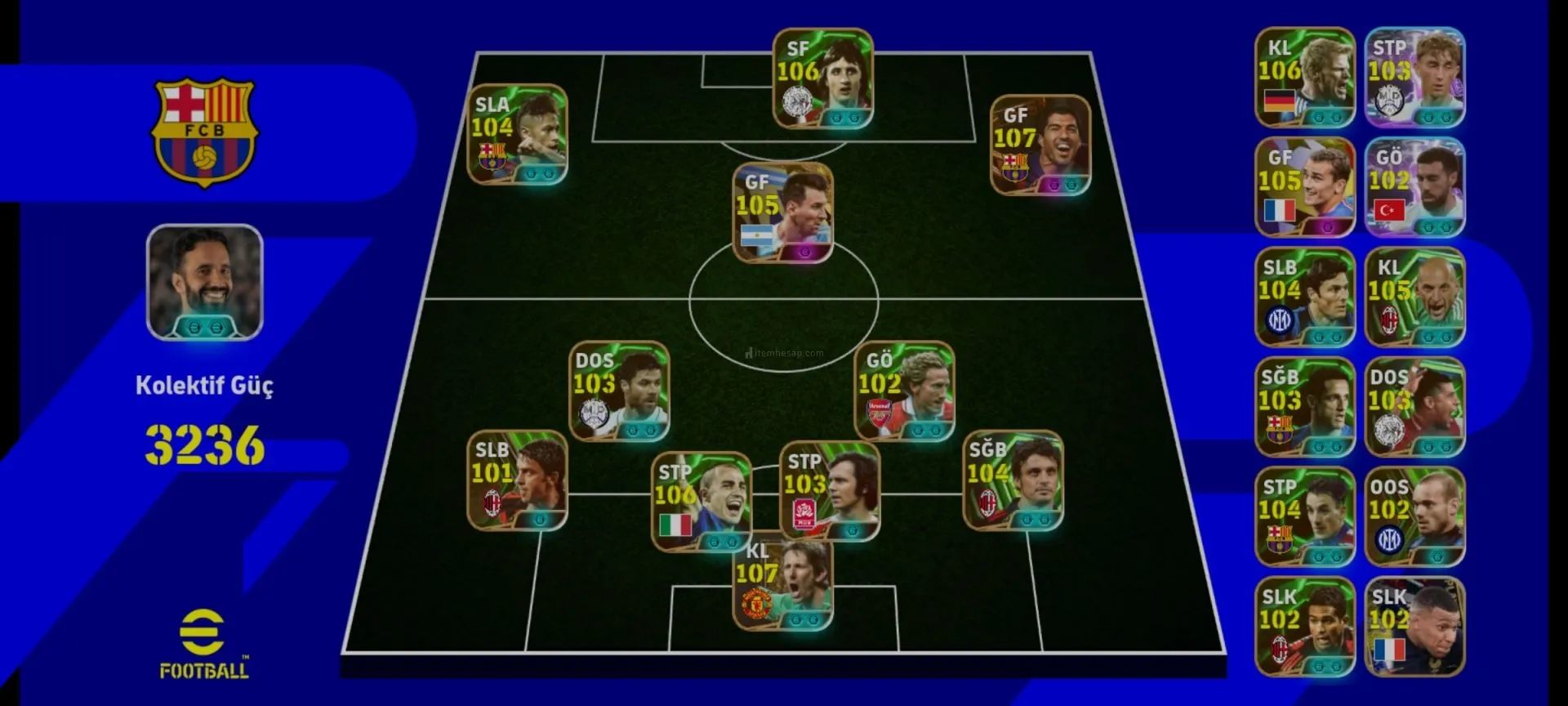Screen dimensions: 1568x706
Task: Choose the SF 106 striker card
Action: click(823, 79)
